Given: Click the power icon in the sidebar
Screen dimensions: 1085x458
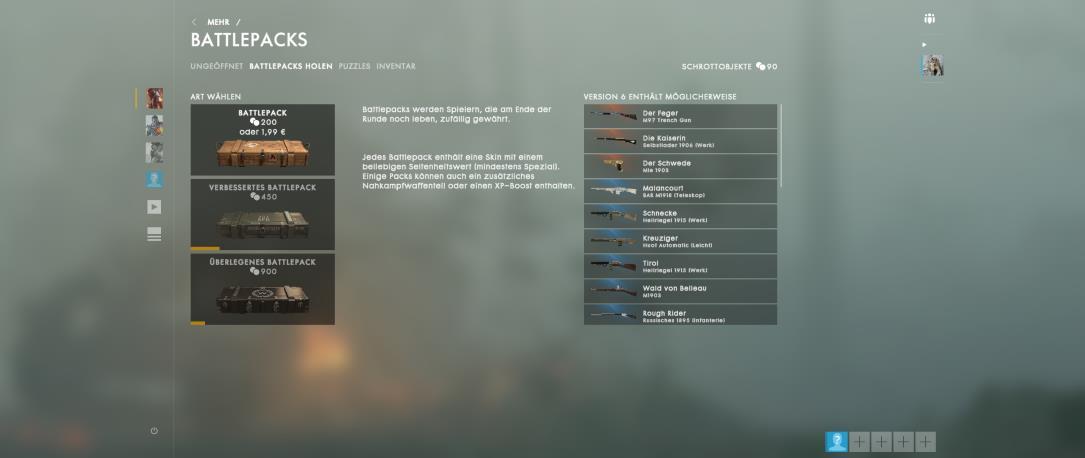Looking at the screenshot, I should [x=154, y=431].
